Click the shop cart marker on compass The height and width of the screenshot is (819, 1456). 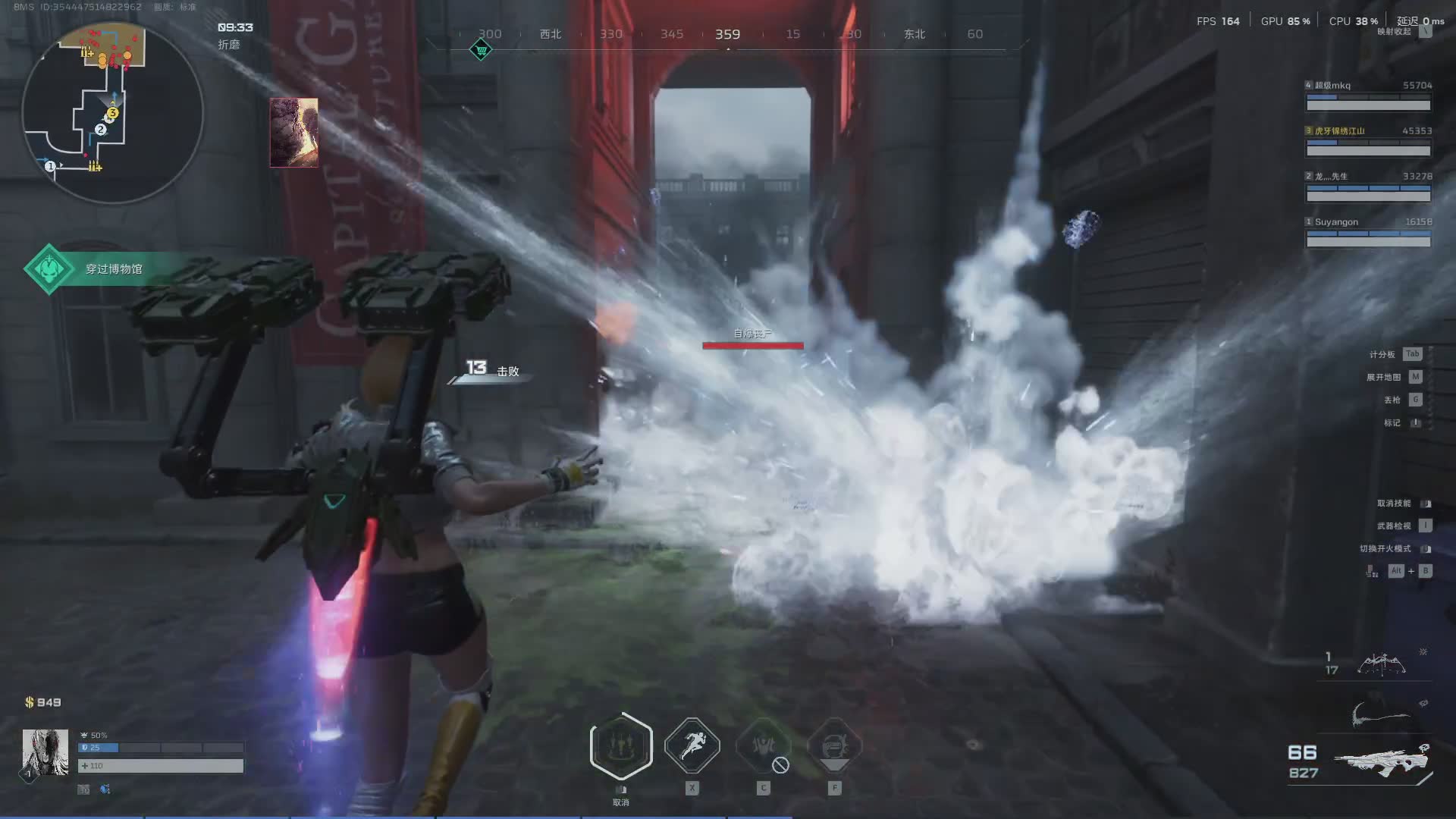pyautogui.click(x=481, y=51)
